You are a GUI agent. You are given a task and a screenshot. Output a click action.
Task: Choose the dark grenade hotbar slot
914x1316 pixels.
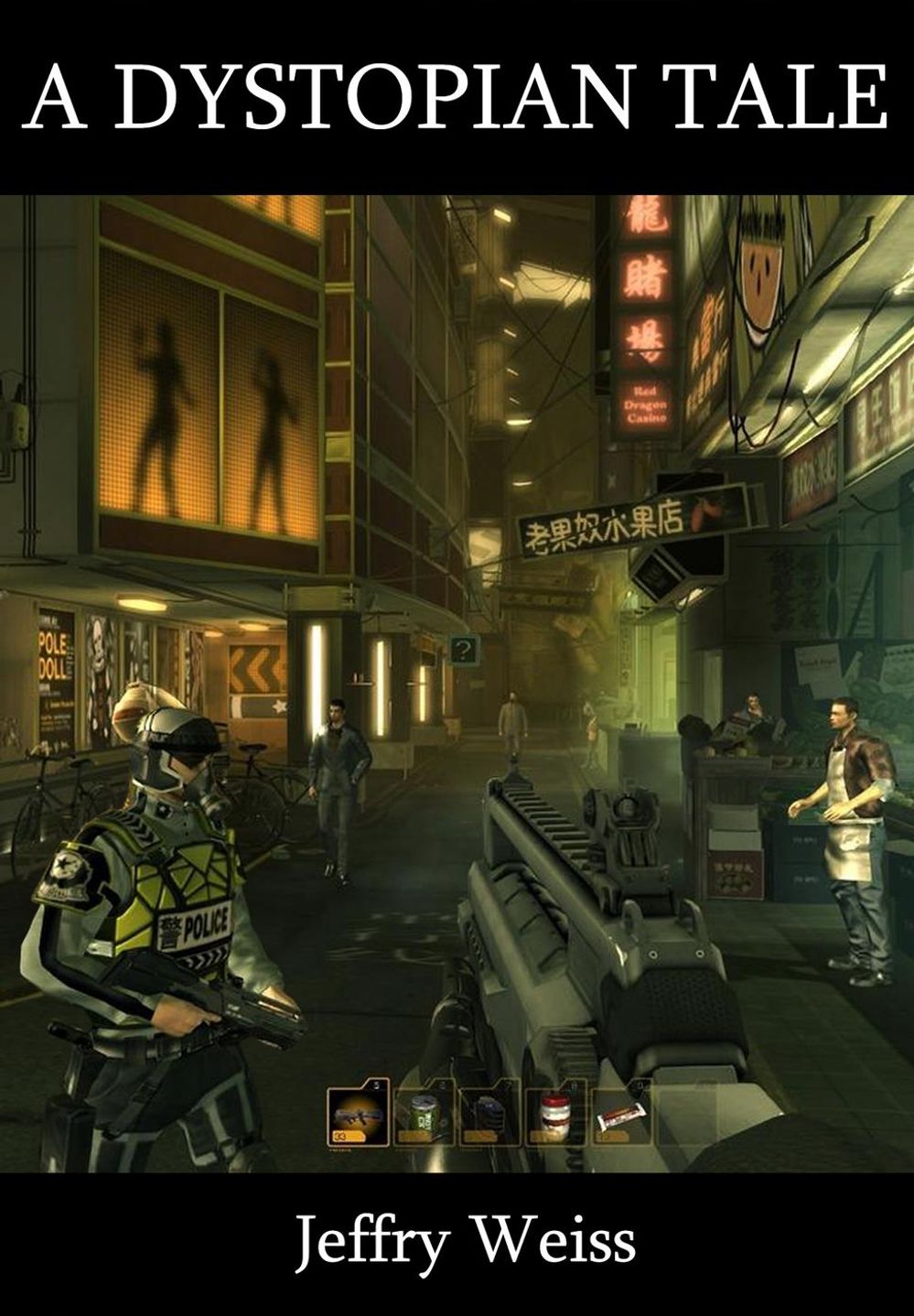tap(490, 1115)
